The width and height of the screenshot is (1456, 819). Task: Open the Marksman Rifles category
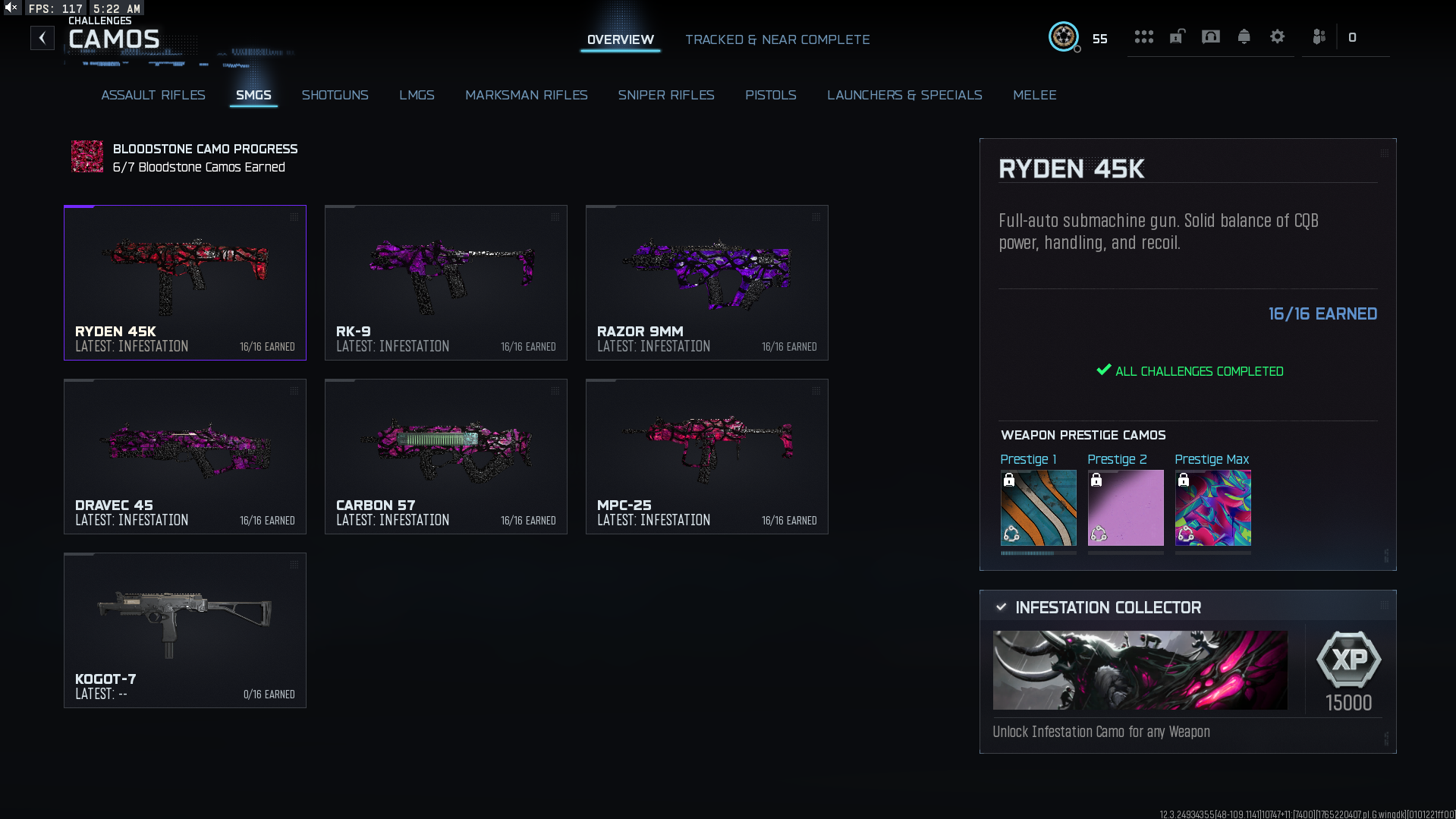[x=526, y=95]
